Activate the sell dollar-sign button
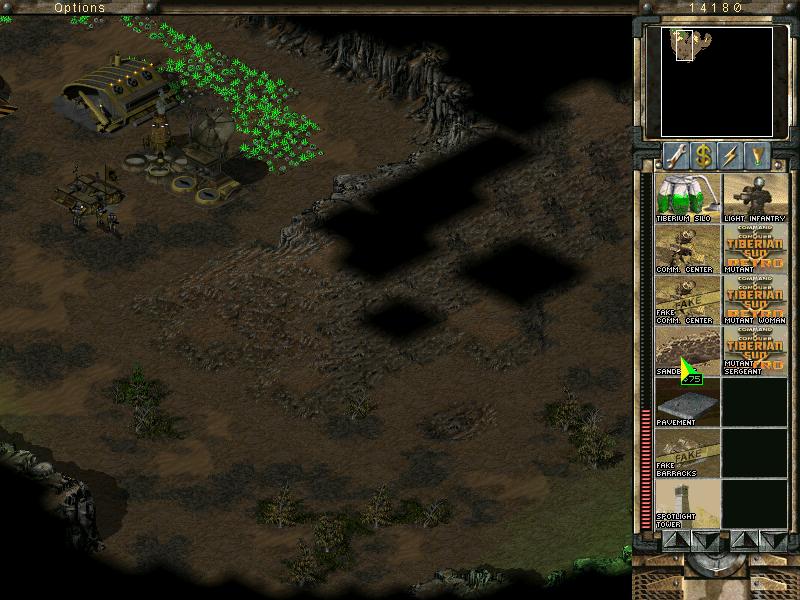The image size is (800, 600). coord(703,155)
